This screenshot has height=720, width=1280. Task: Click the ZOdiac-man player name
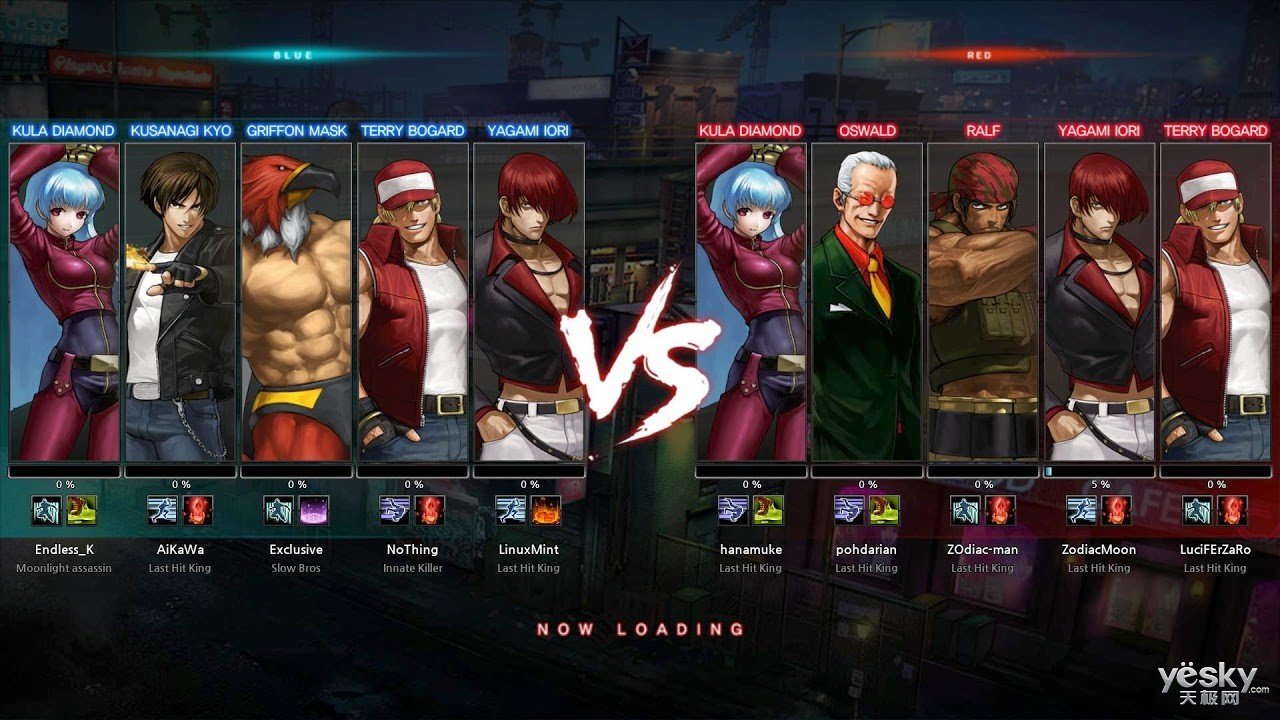click(983, 549)
